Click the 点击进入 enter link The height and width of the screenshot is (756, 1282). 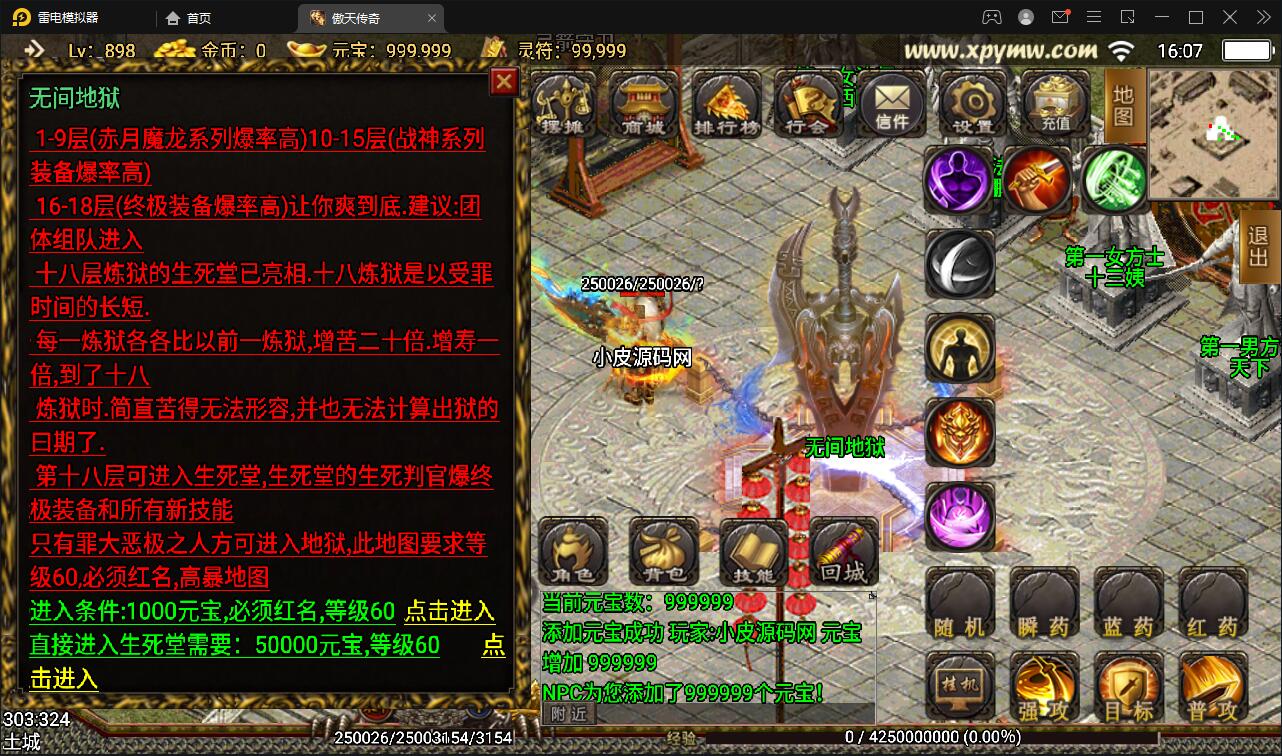pos(450,613)
